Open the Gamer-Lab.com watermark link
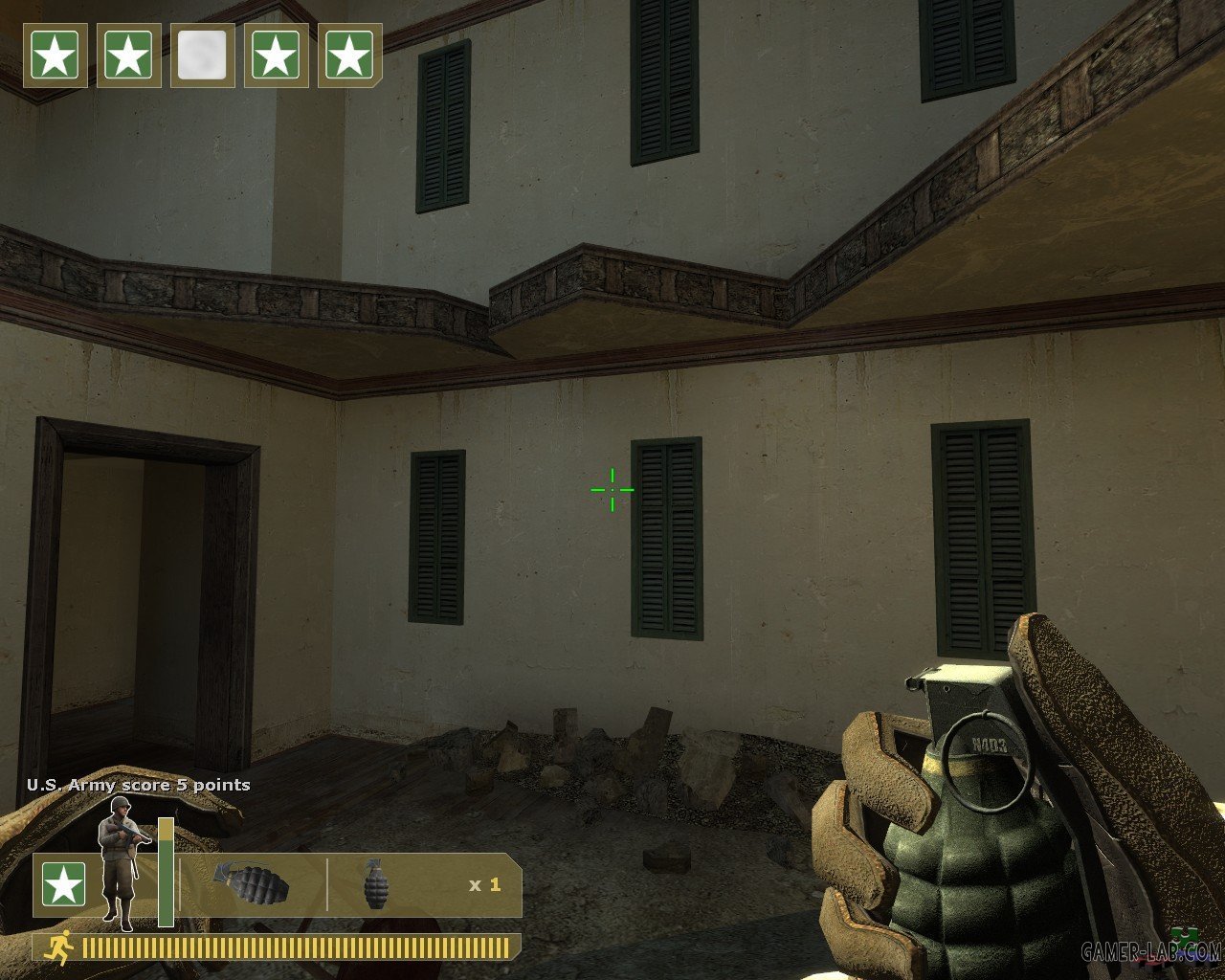 1151,951
